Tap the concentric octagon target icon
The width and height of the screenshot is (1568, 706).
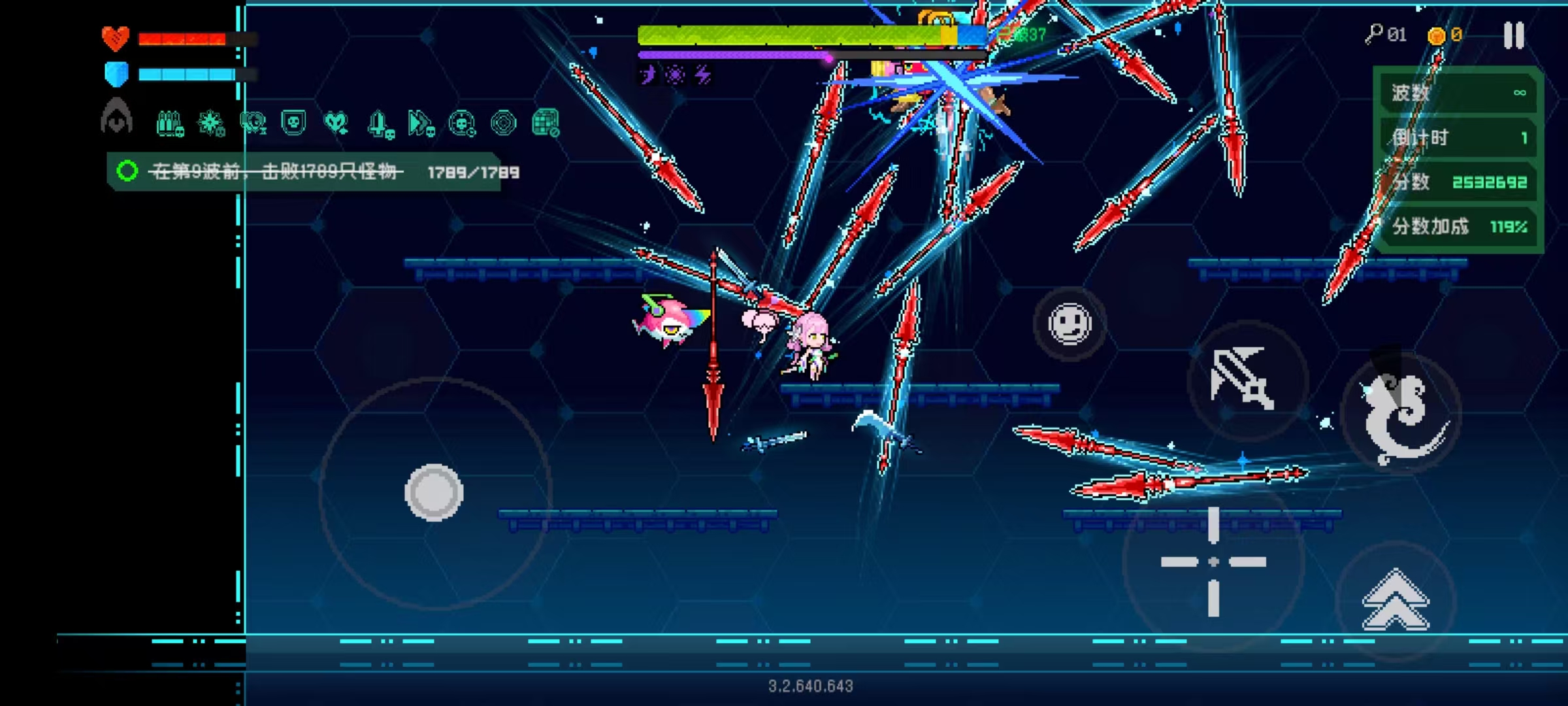503,123
